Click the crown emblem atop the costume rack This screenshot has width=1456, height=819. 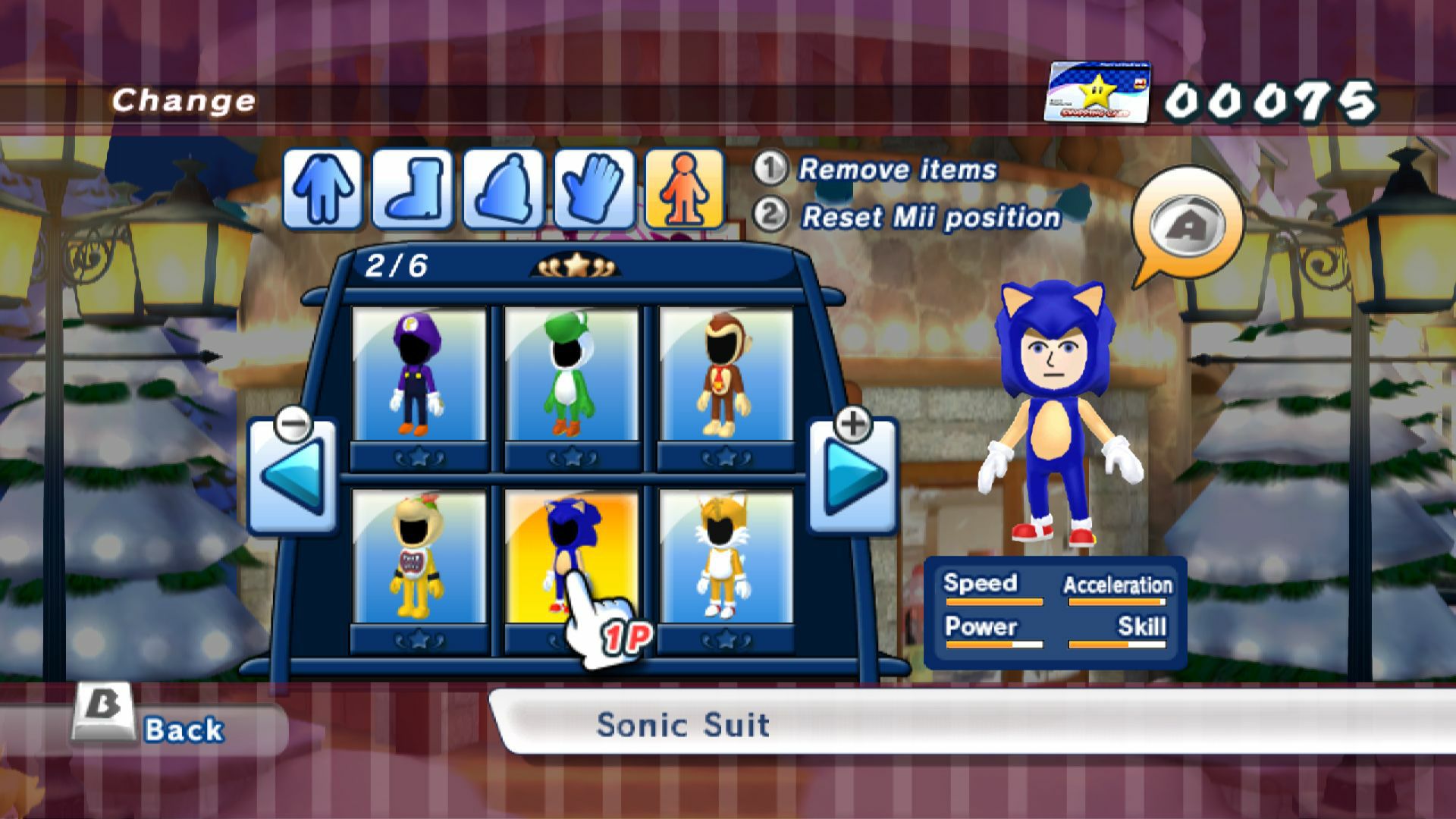point(575,265)
